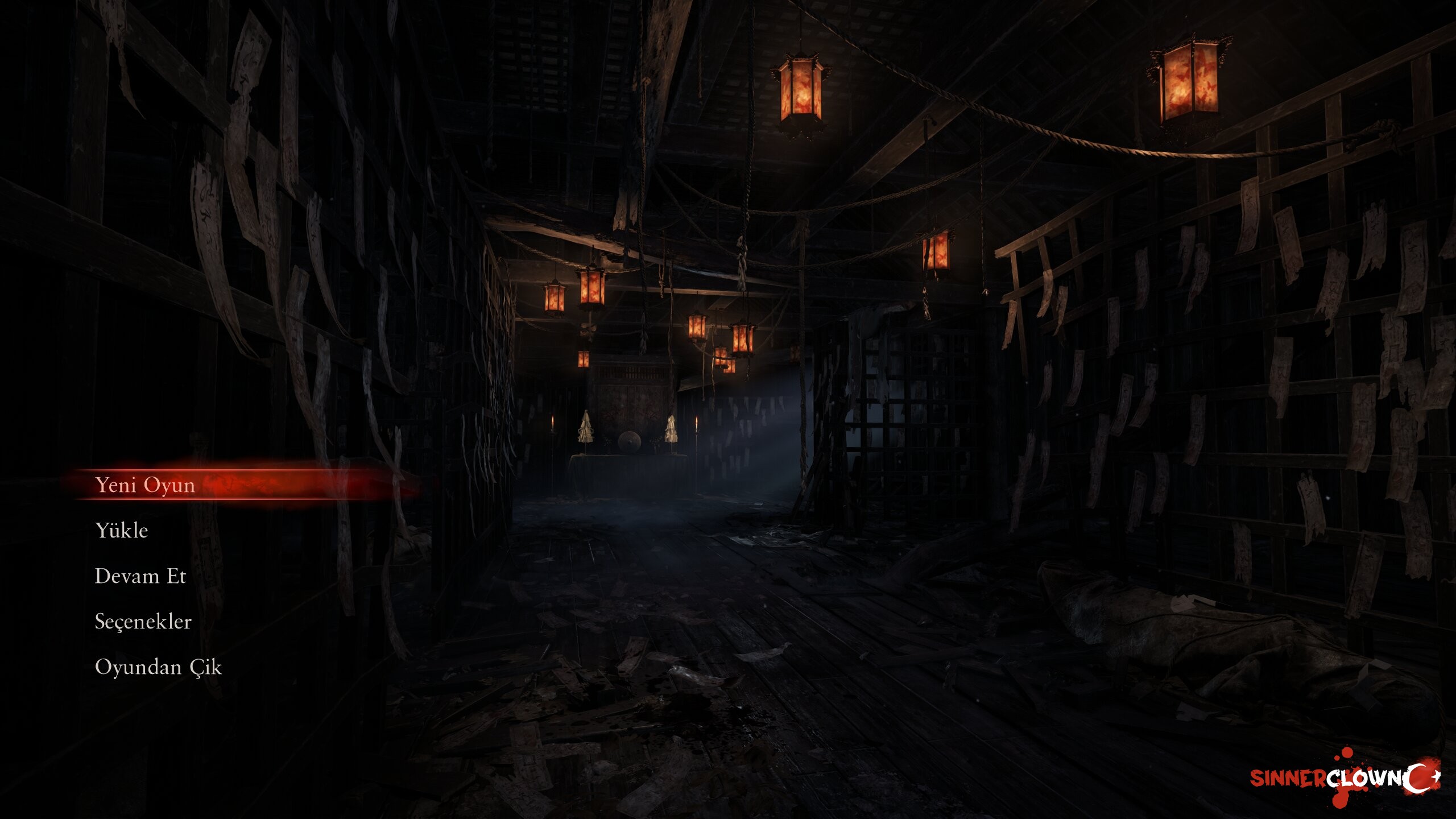Select Oyundan Çık to quit

click(158, 667)
